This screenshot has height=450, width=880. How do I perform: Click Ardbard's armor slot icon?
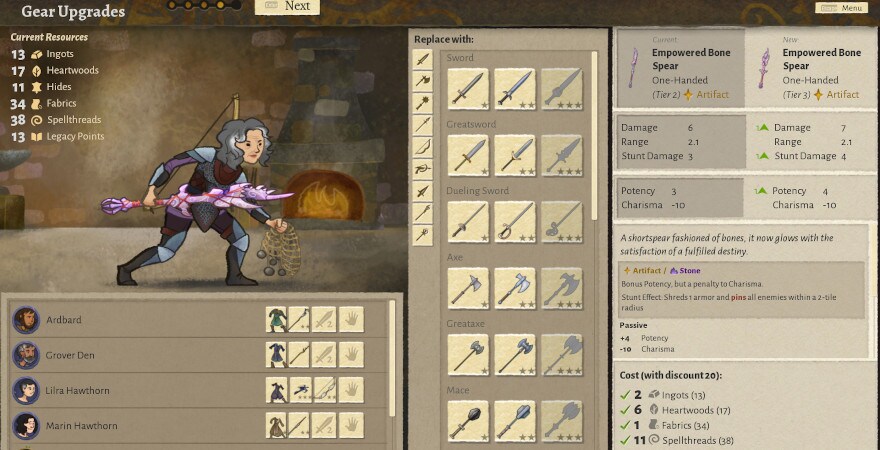(276, 320)
